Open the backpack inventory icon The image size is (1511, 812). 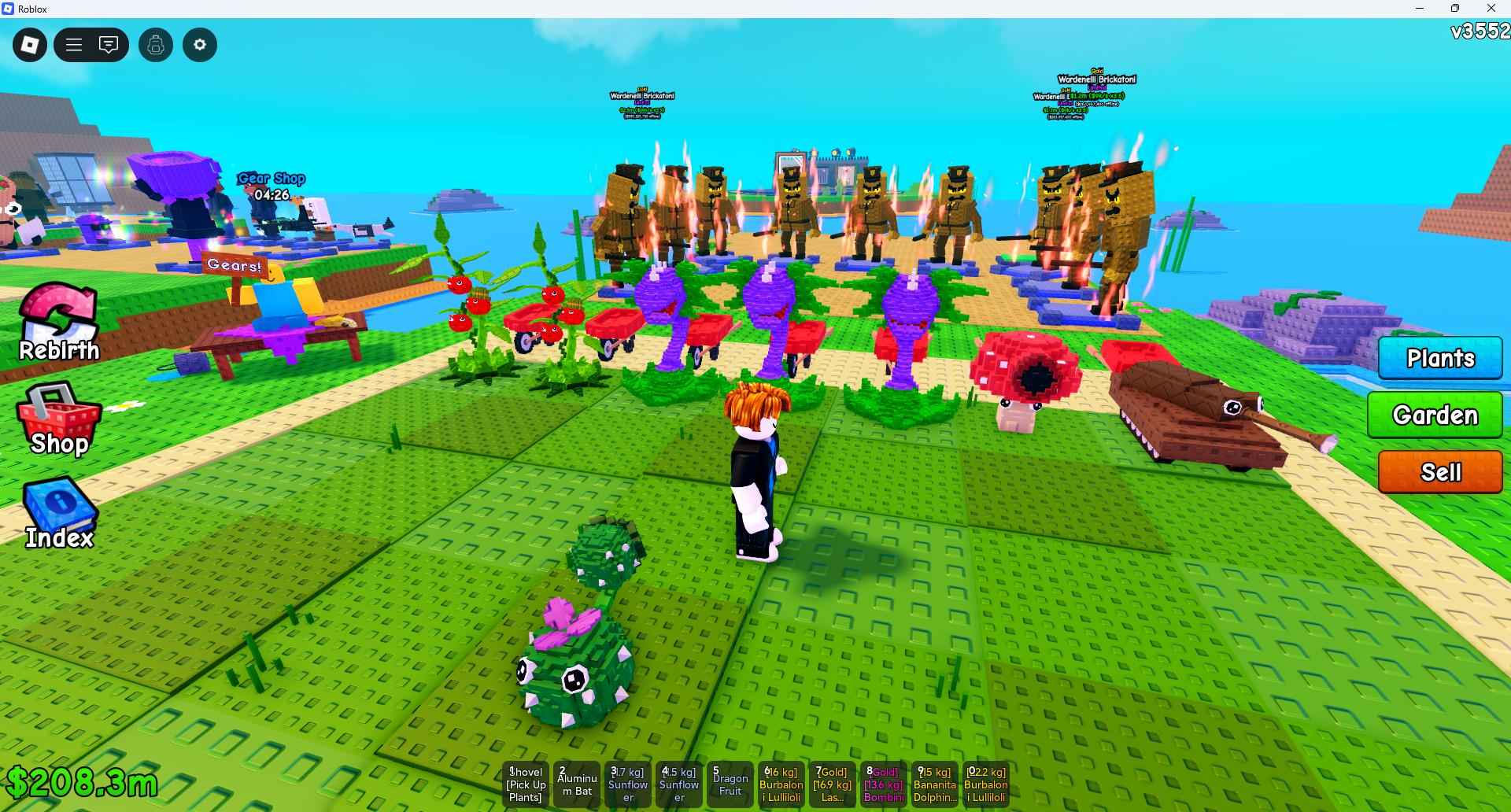coord(155,45)
